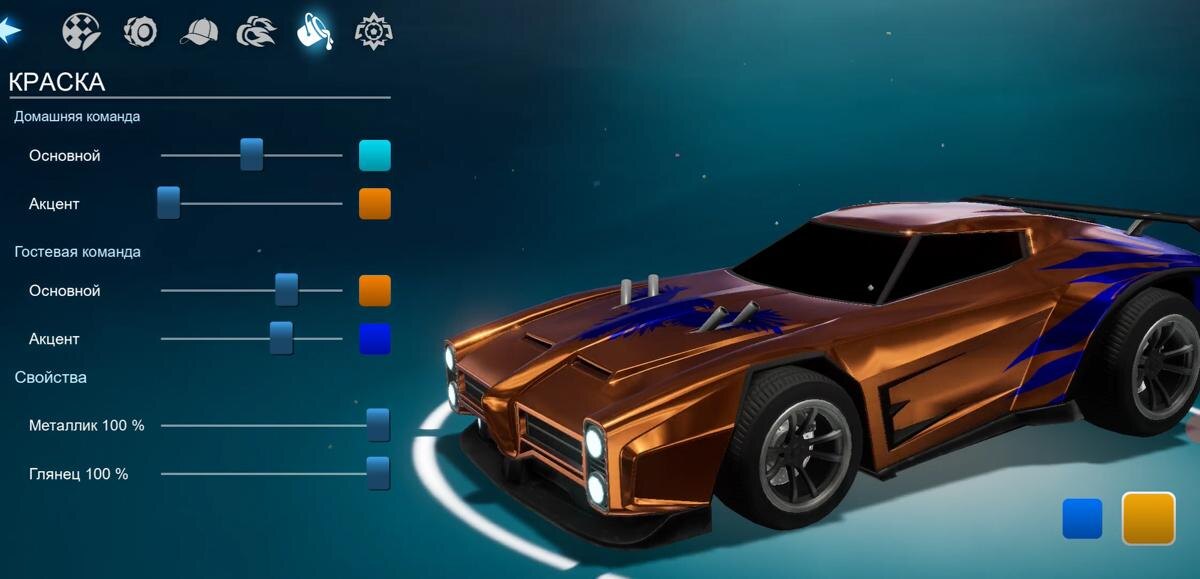Switch preview to the blue team square
The height and width of the screenshot is (579, 1200).
pyautogui.click(x=1082, y=519)
